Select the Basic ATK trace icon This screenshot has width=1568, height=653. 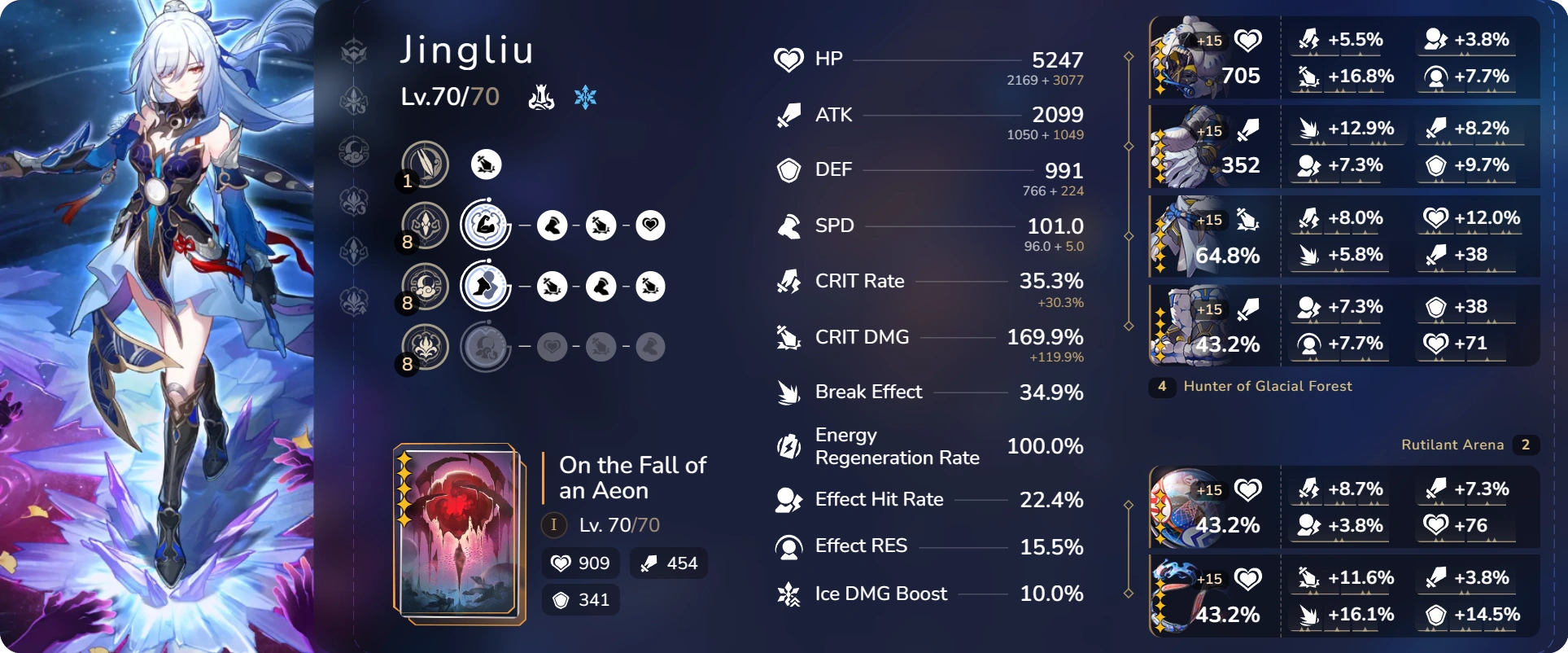coord(425,164)
